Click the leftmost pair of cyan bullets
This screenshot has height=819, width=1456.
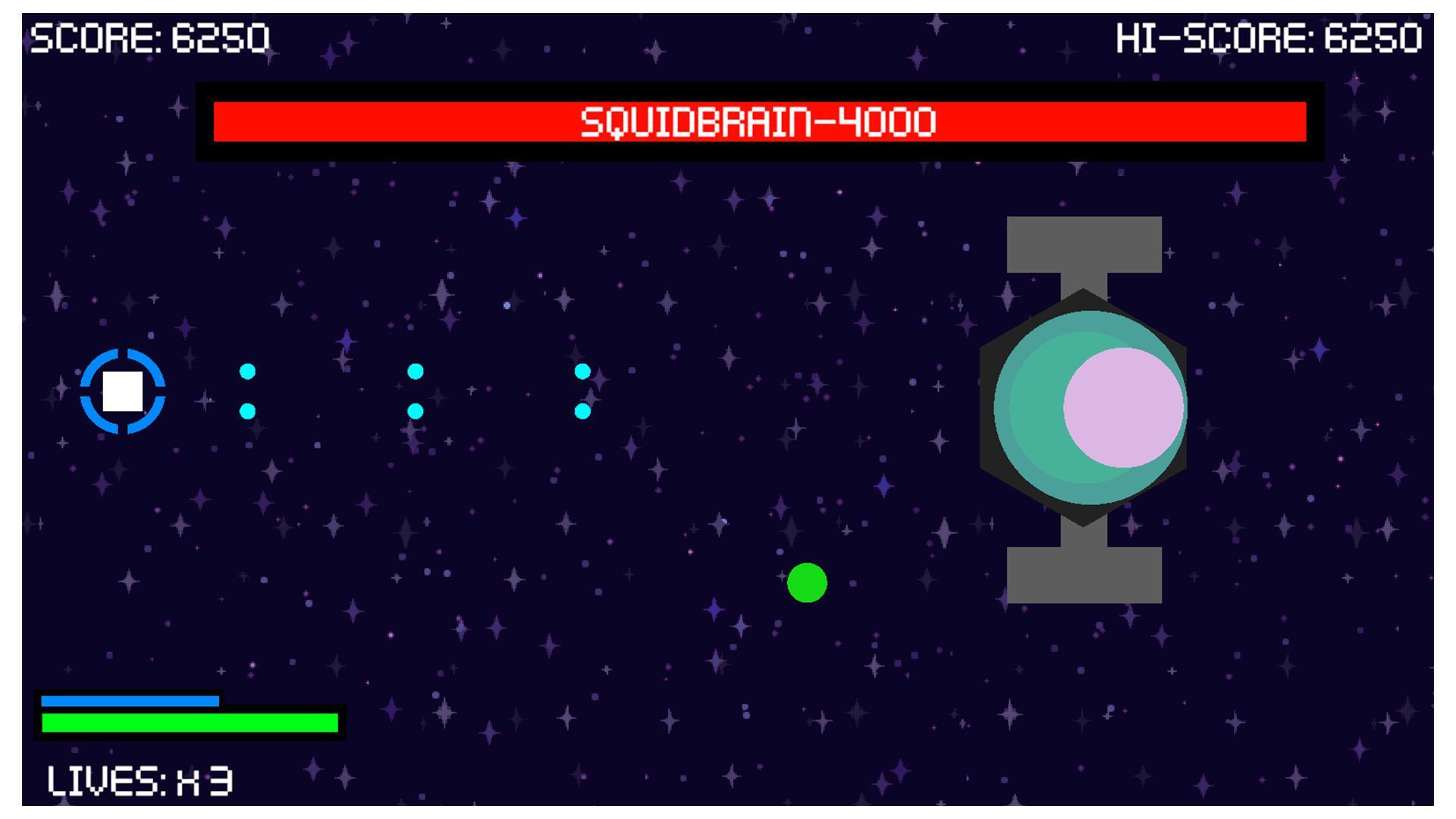(x=246, y=391)
